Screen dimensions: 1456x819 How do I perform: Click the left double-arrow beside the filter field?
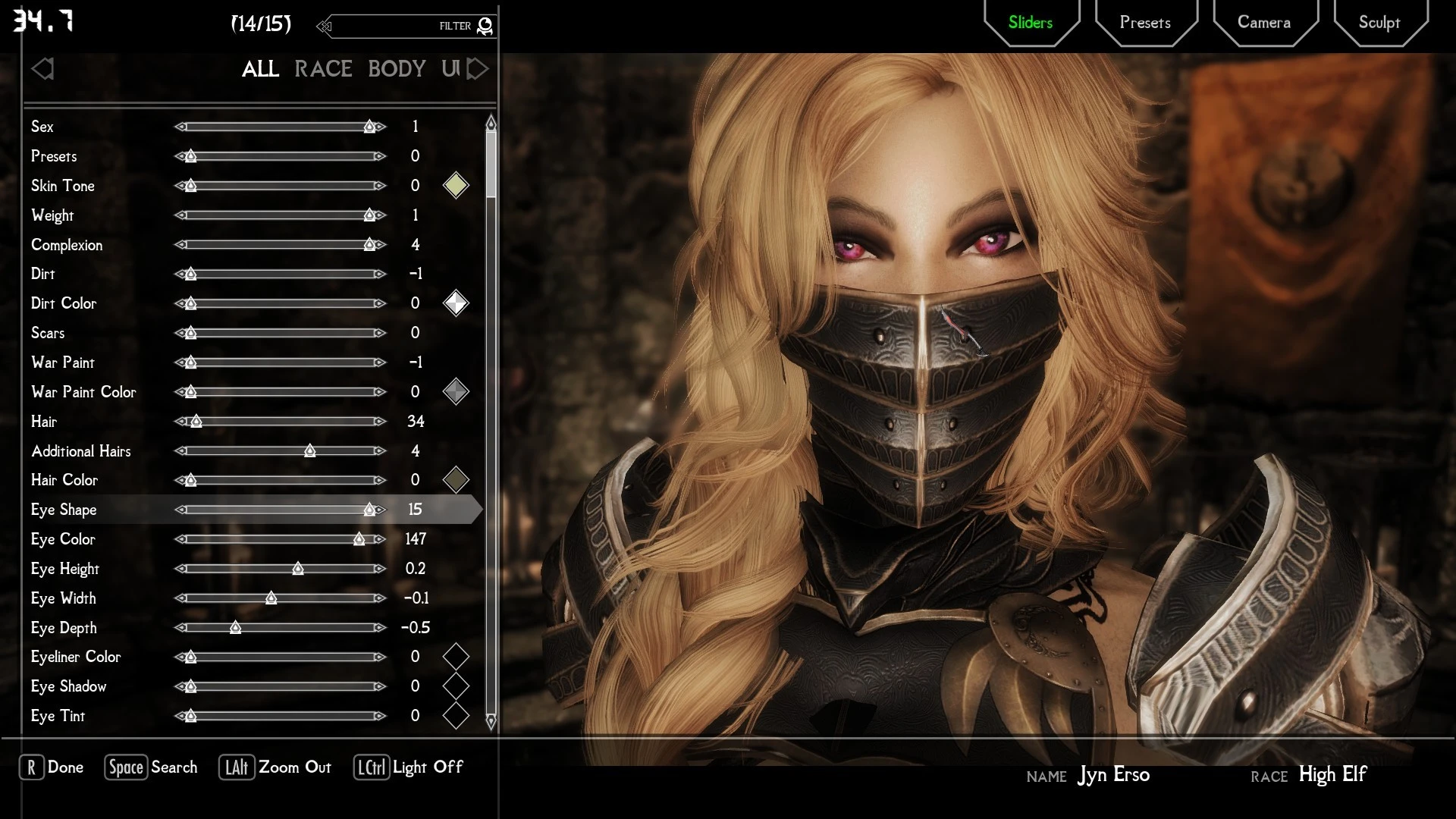[x=324, y=26]
